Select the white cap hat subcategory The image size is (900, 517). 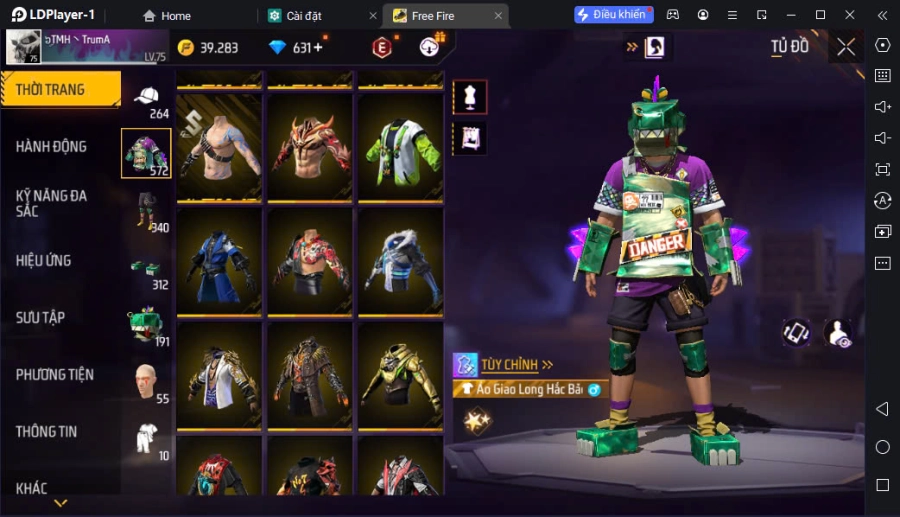coord(147,96)
